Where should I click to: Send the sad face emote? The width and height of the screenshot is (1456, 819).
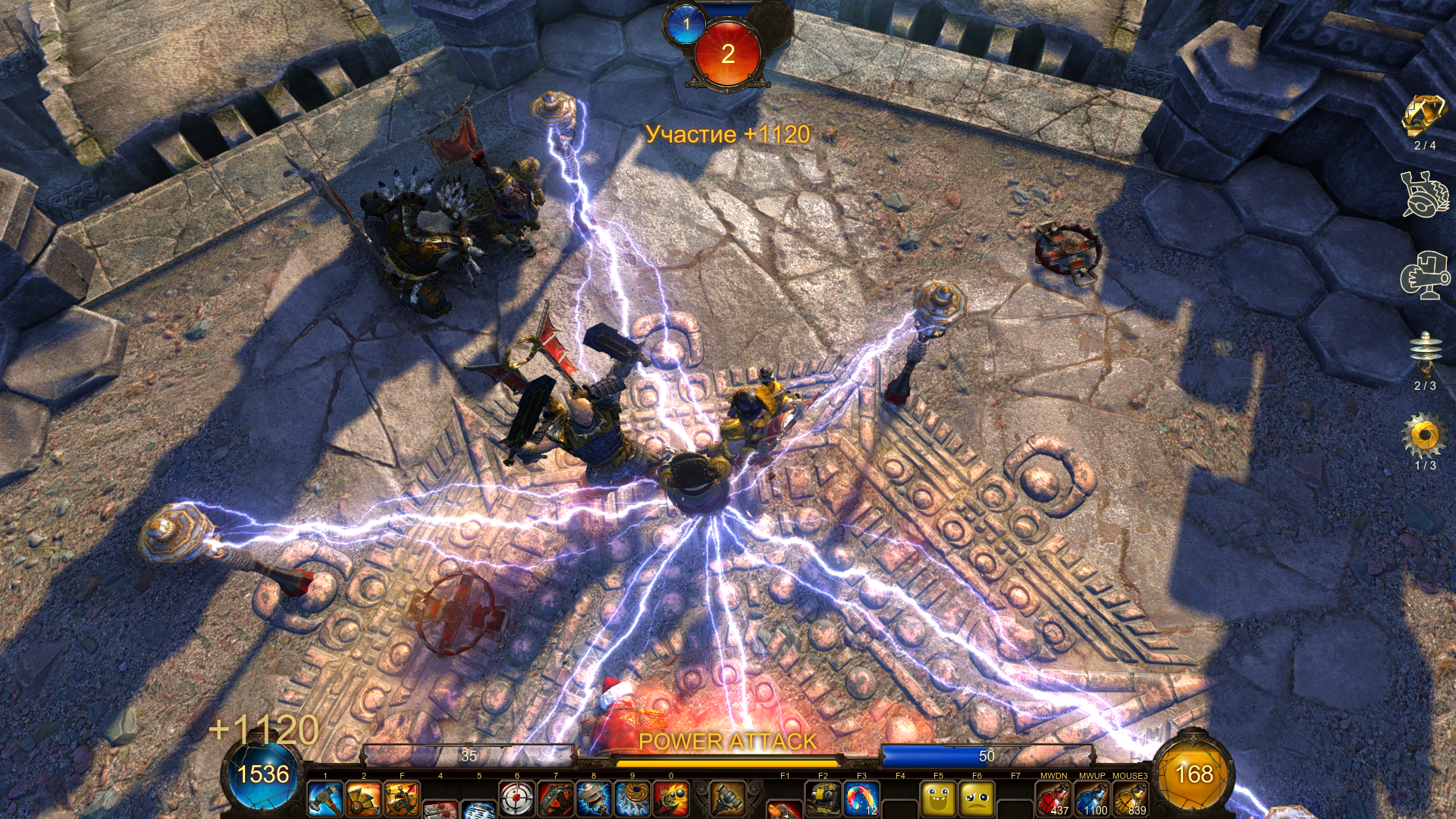pyautogui.click(x=977, y=799)
